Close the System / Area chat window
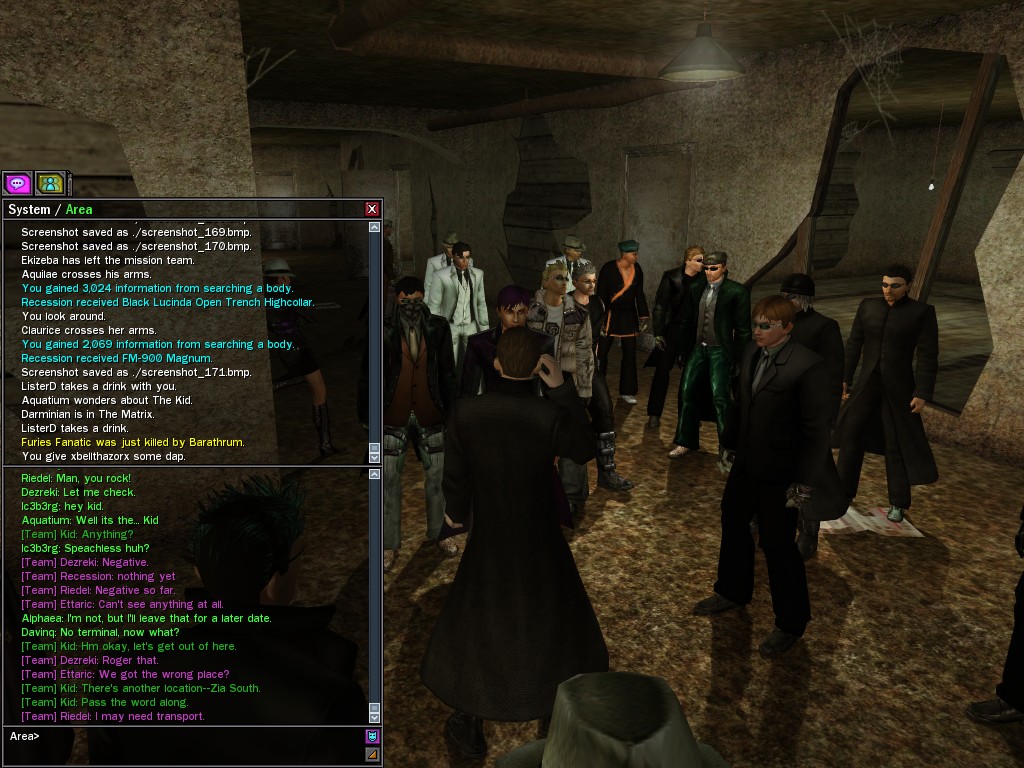The image size is (1024, 768). (372, 209)
